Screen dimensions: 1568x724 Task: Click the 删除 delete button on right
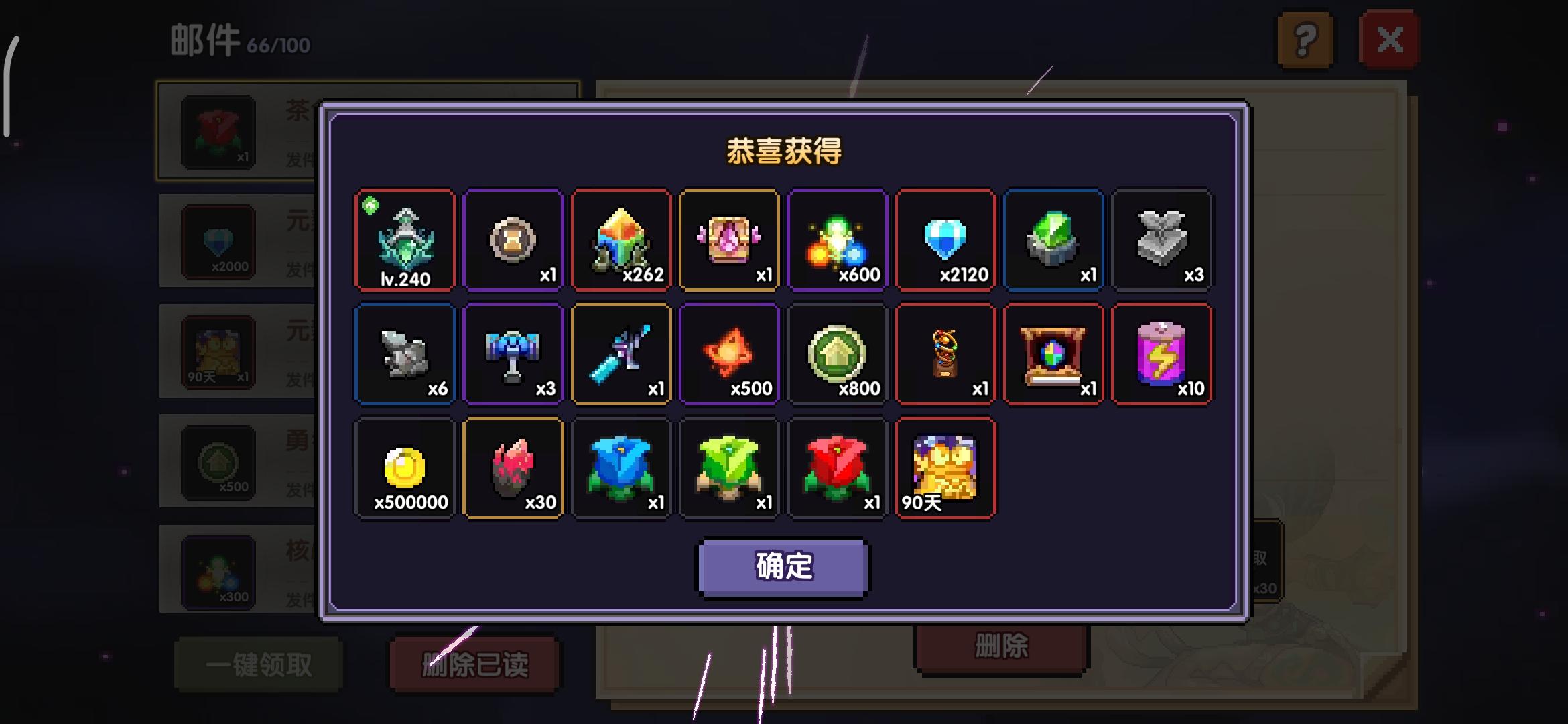(1002, 648)
